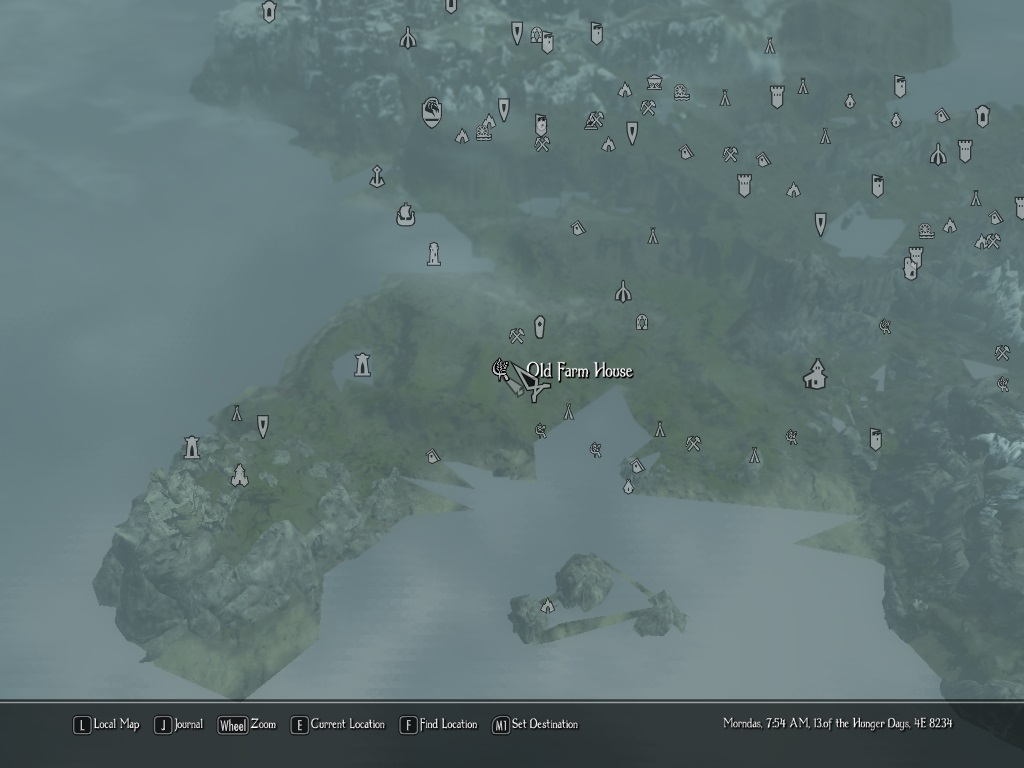Select the horse head crest city marker

click(432, 110)
